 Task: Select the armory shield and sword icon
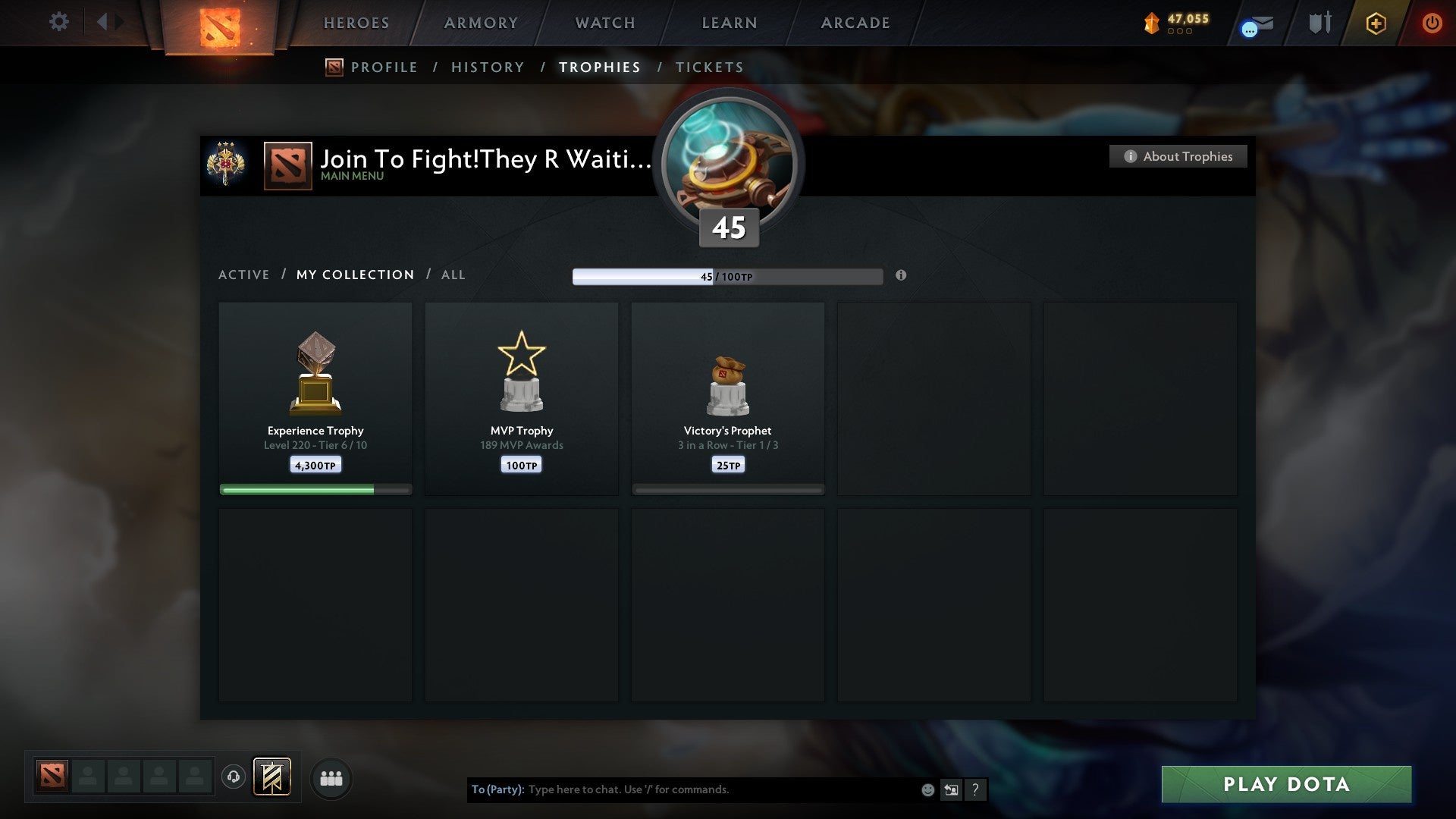click(x=1321, y=23)
